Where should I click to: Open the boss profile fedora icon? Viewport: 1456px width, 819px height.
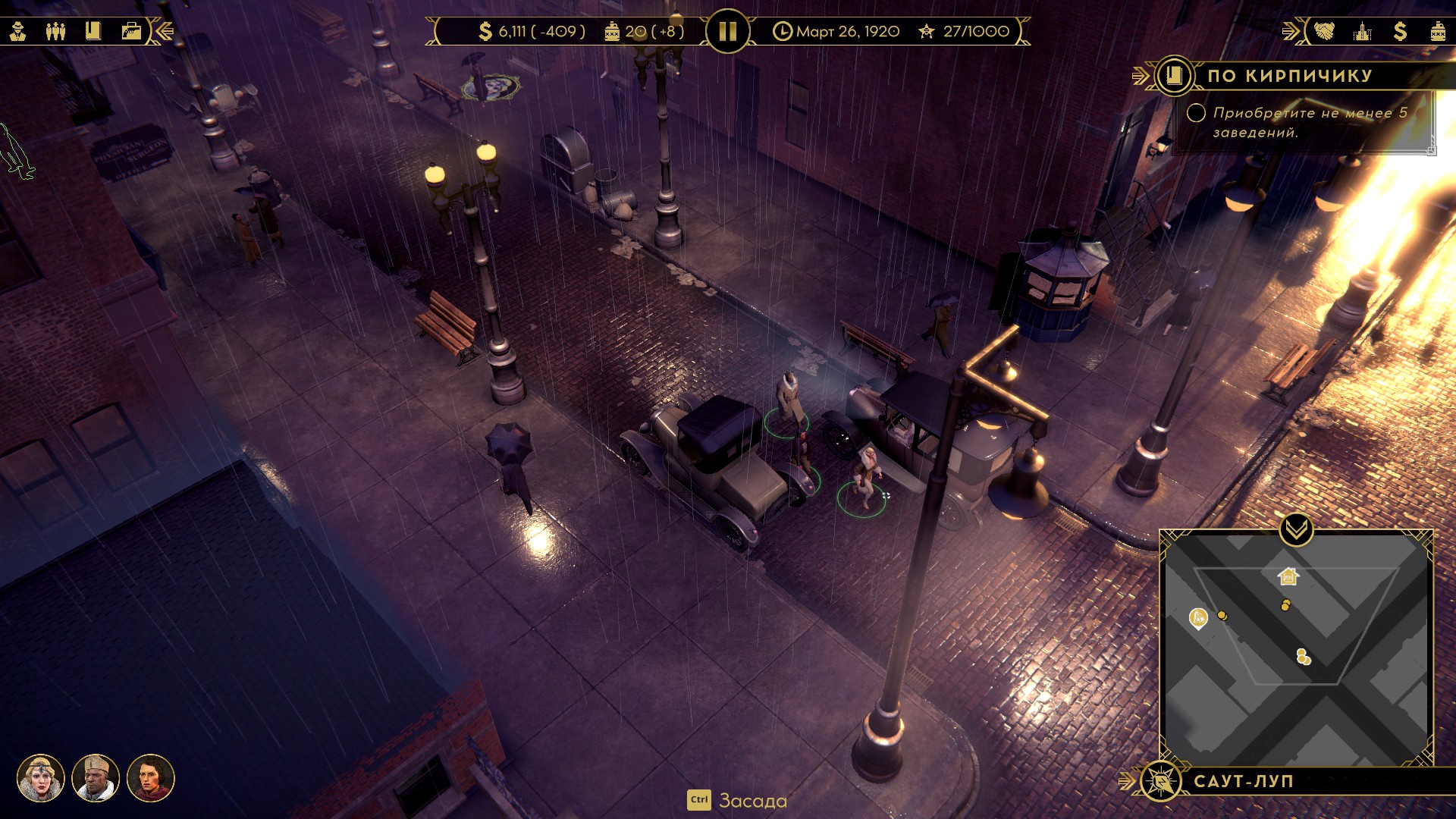(x=18, y=31)
